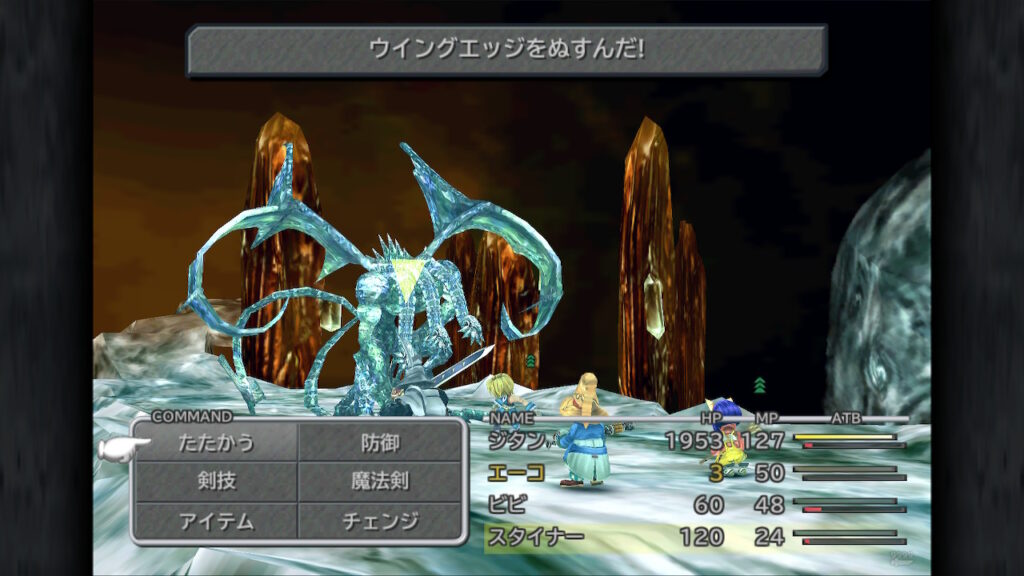Open the 剣技 sword skill menu

[217, 481]
